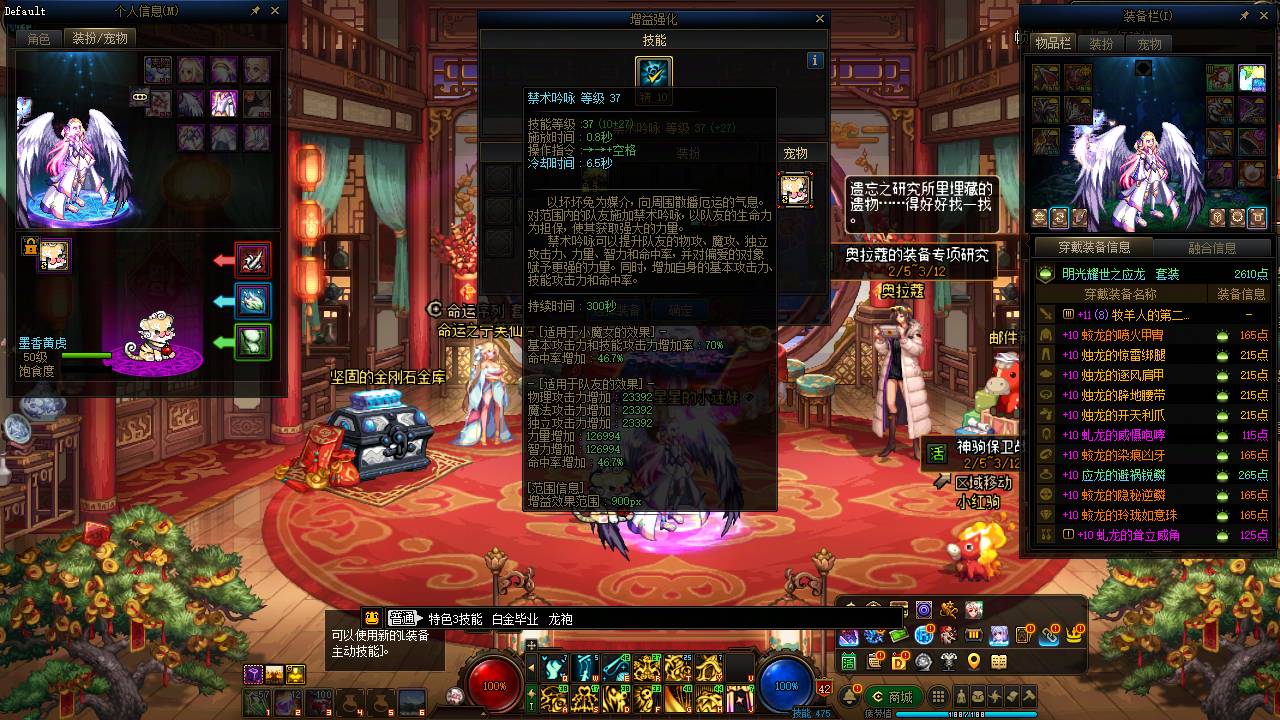The width and height of the screenshot is (1280, 720).
Task: Click the orange D assistant icon with notification badge
Action: point(897,661)
